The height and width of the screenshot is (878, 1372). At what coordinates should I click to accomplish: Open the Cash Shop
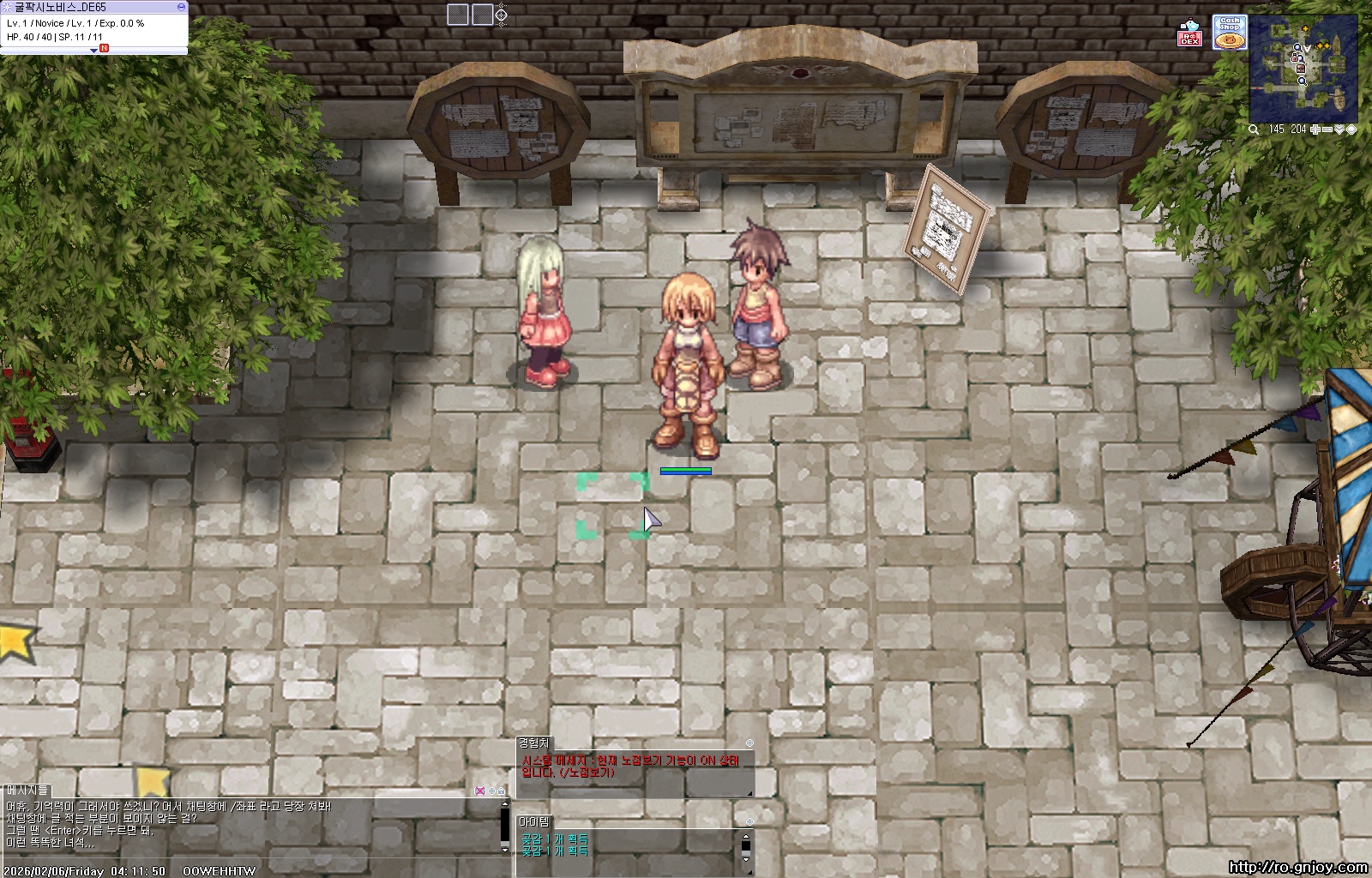pyautogui.click(x=1229, y=32)
